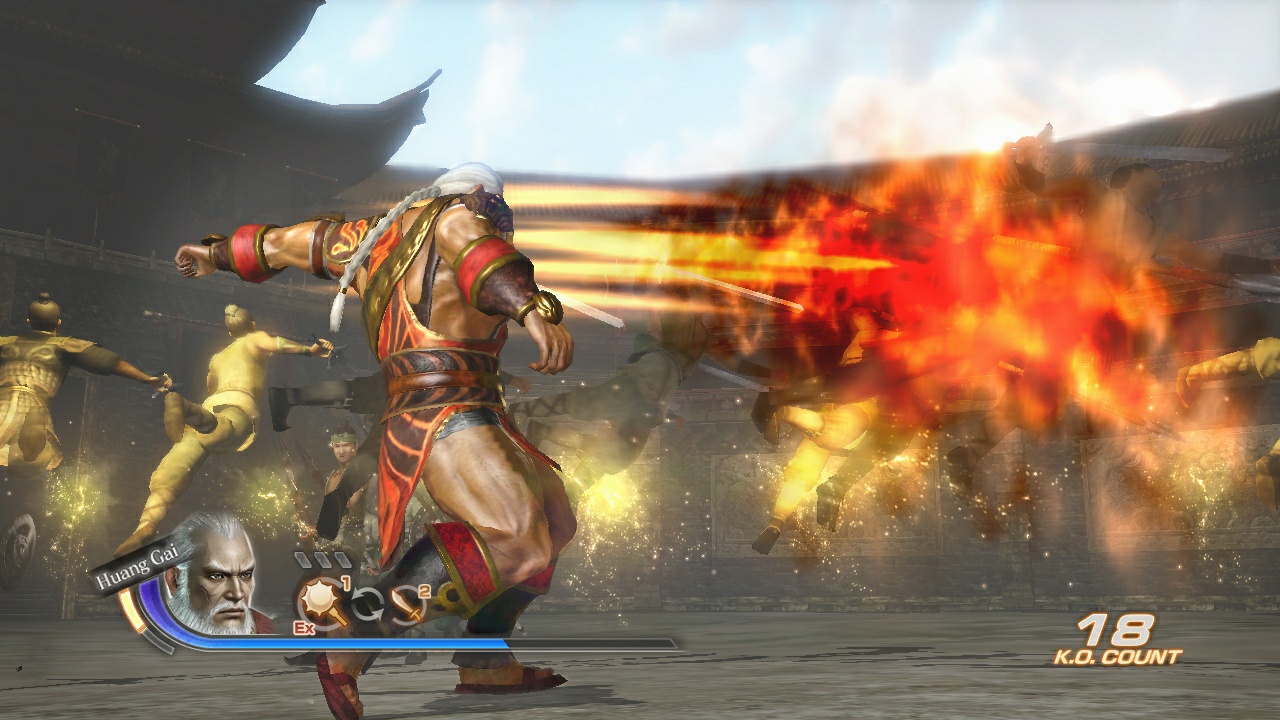Click the number 1 badge on the mace icon

coord(346,583)
